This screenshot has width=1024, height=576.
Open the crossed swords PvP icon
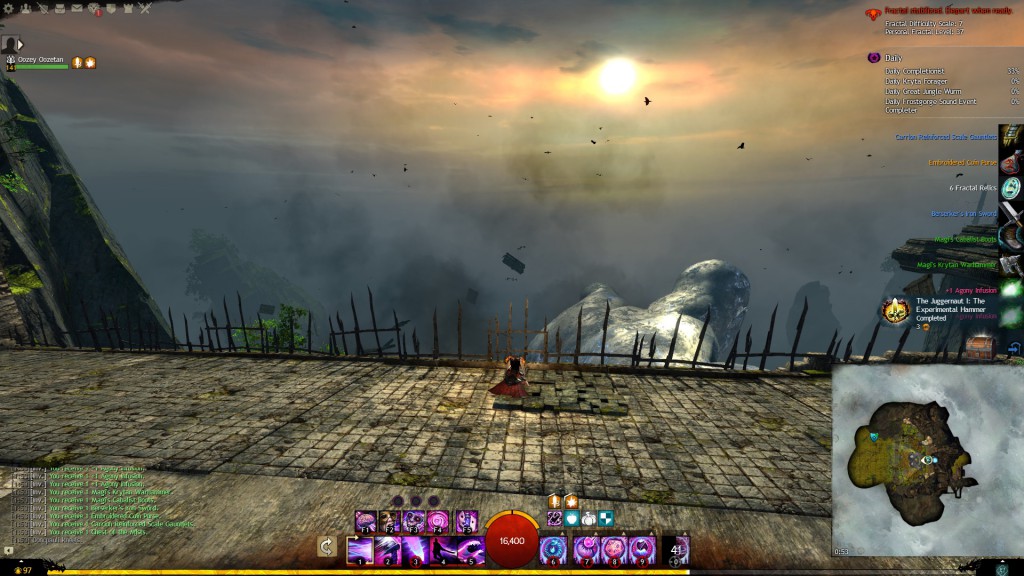point(145,9)
